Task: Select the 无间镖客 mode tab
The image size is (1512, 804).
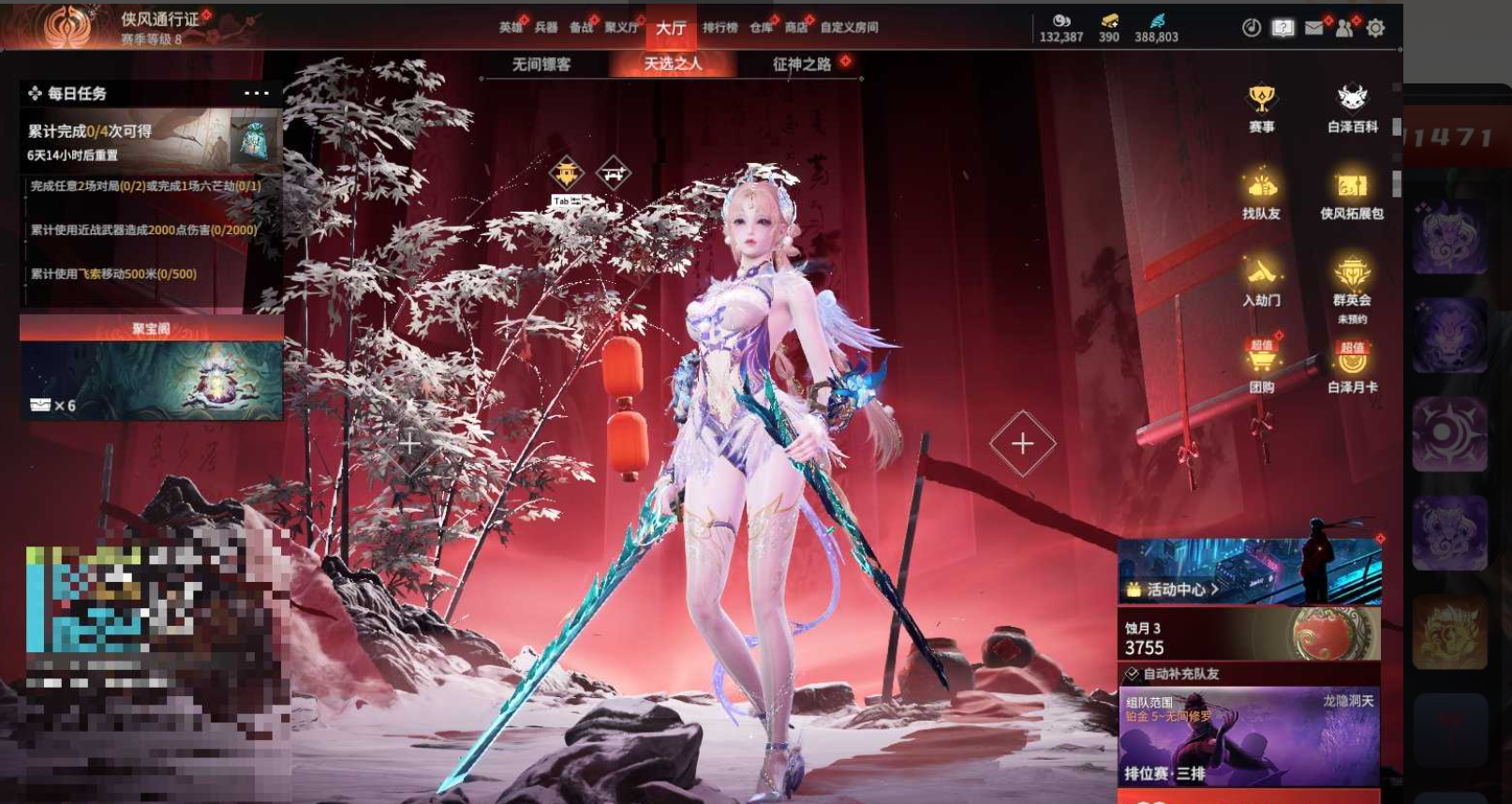Action: click(x=541, y=64)
